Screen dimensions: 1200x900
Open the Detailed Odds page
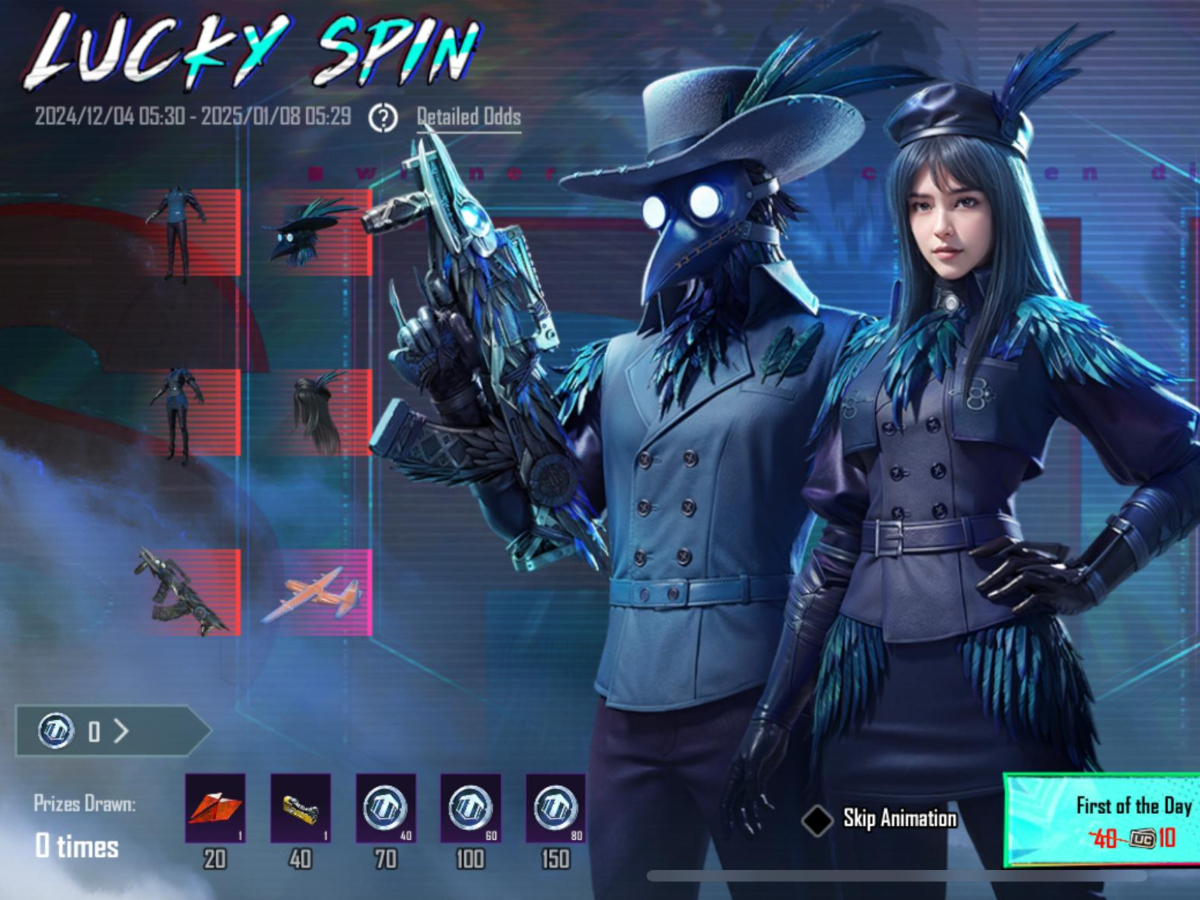coord(468,117)
